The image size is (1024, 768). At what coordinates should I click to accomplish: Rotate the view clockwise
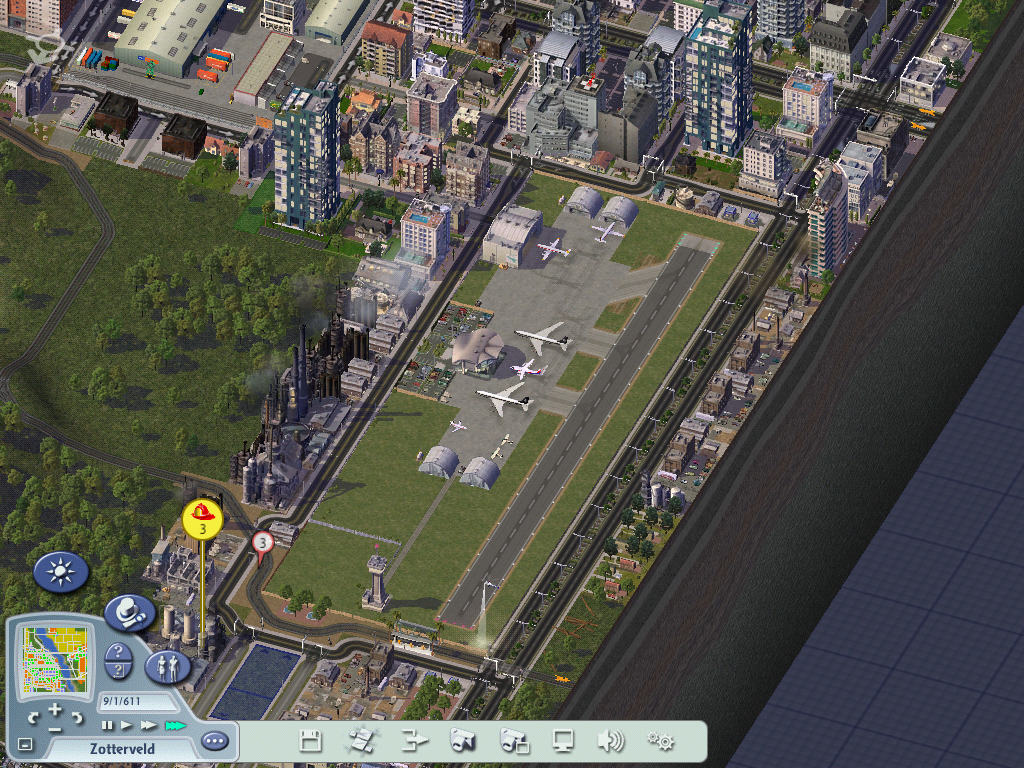[x=77, y=717]
